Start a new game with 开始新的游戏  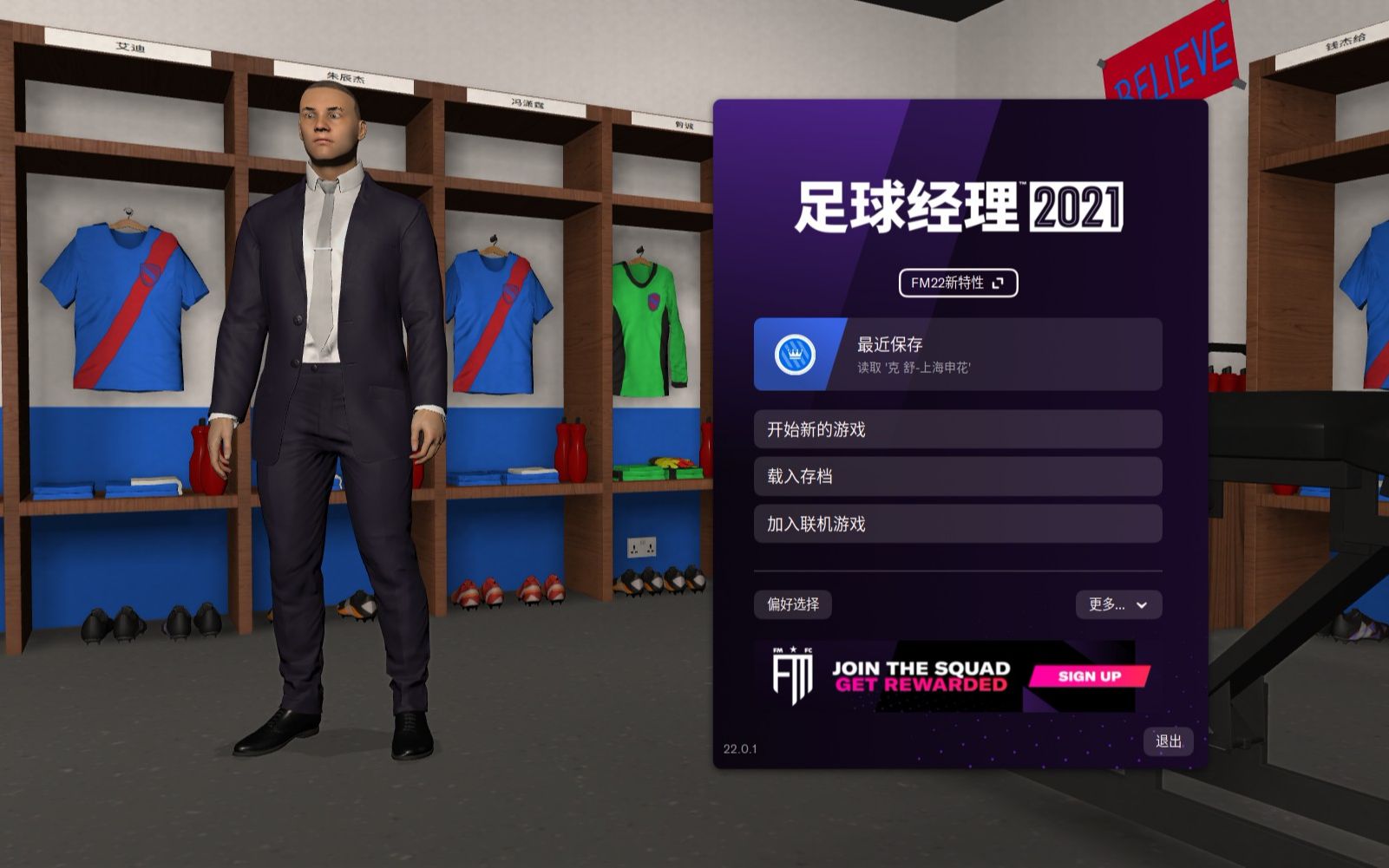point(958,428)
